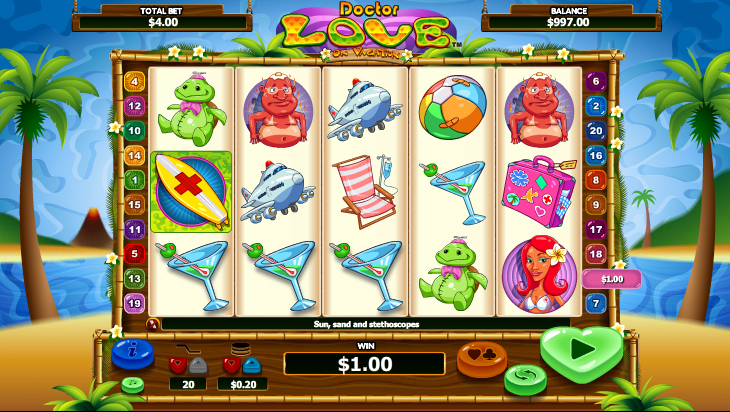
Task: Increase paylines with the grey button above 20
Action: pos(197,365)
